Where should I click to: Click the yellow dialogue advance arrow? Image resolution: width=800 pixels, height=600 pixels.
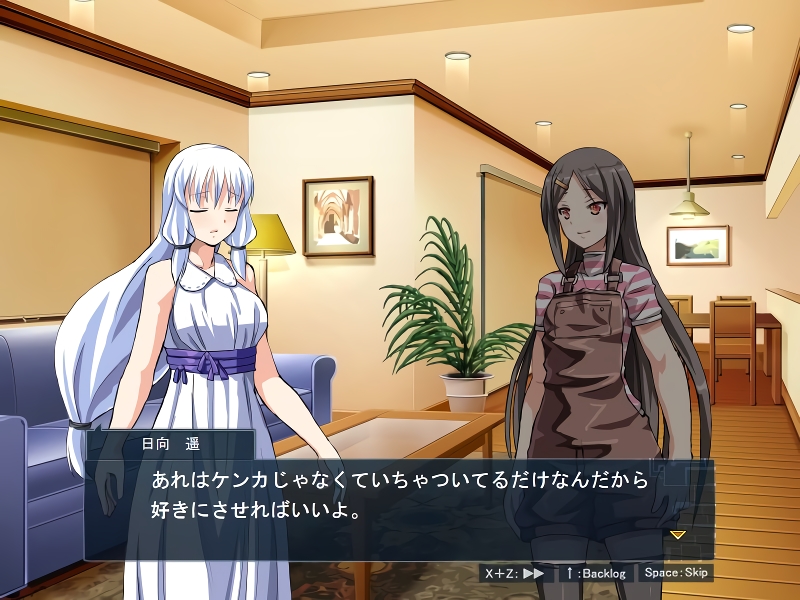point(677,535)
